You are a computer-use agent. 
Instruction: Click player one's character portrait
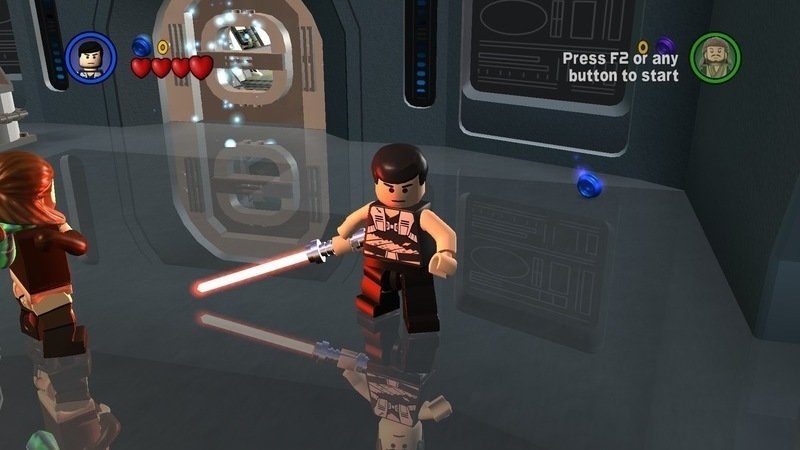(x=91, y=57)
